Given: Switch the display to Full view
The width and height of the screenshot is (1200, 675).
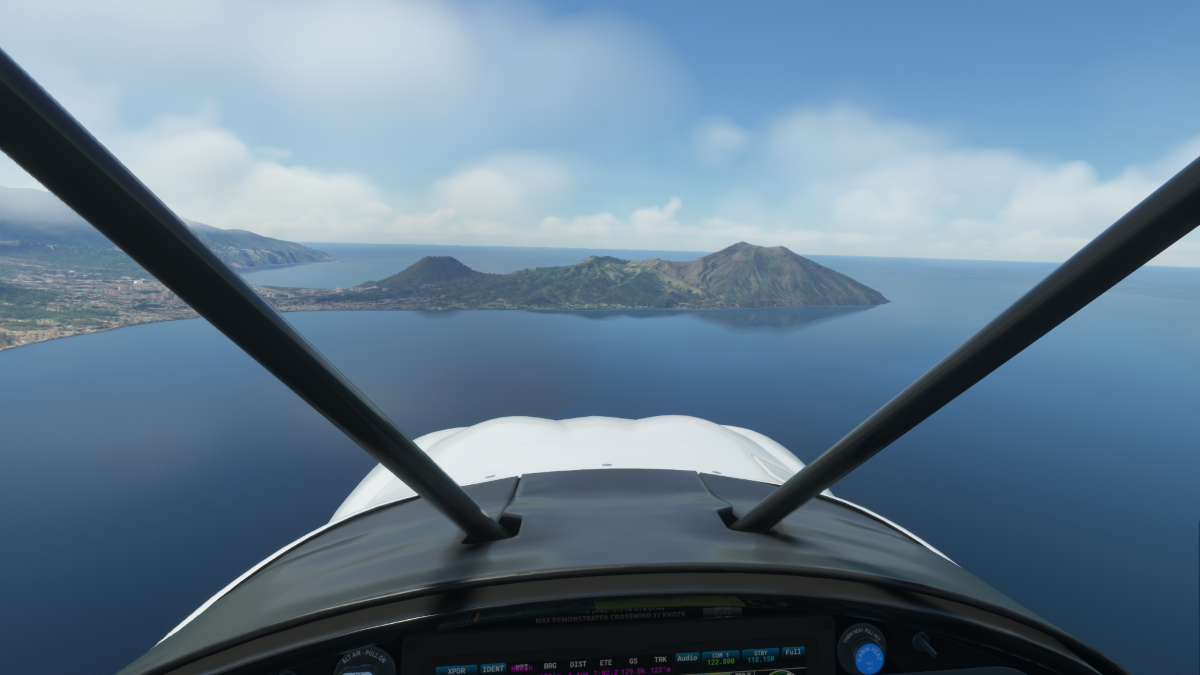Looking at the screenshot, I should 793,652.
